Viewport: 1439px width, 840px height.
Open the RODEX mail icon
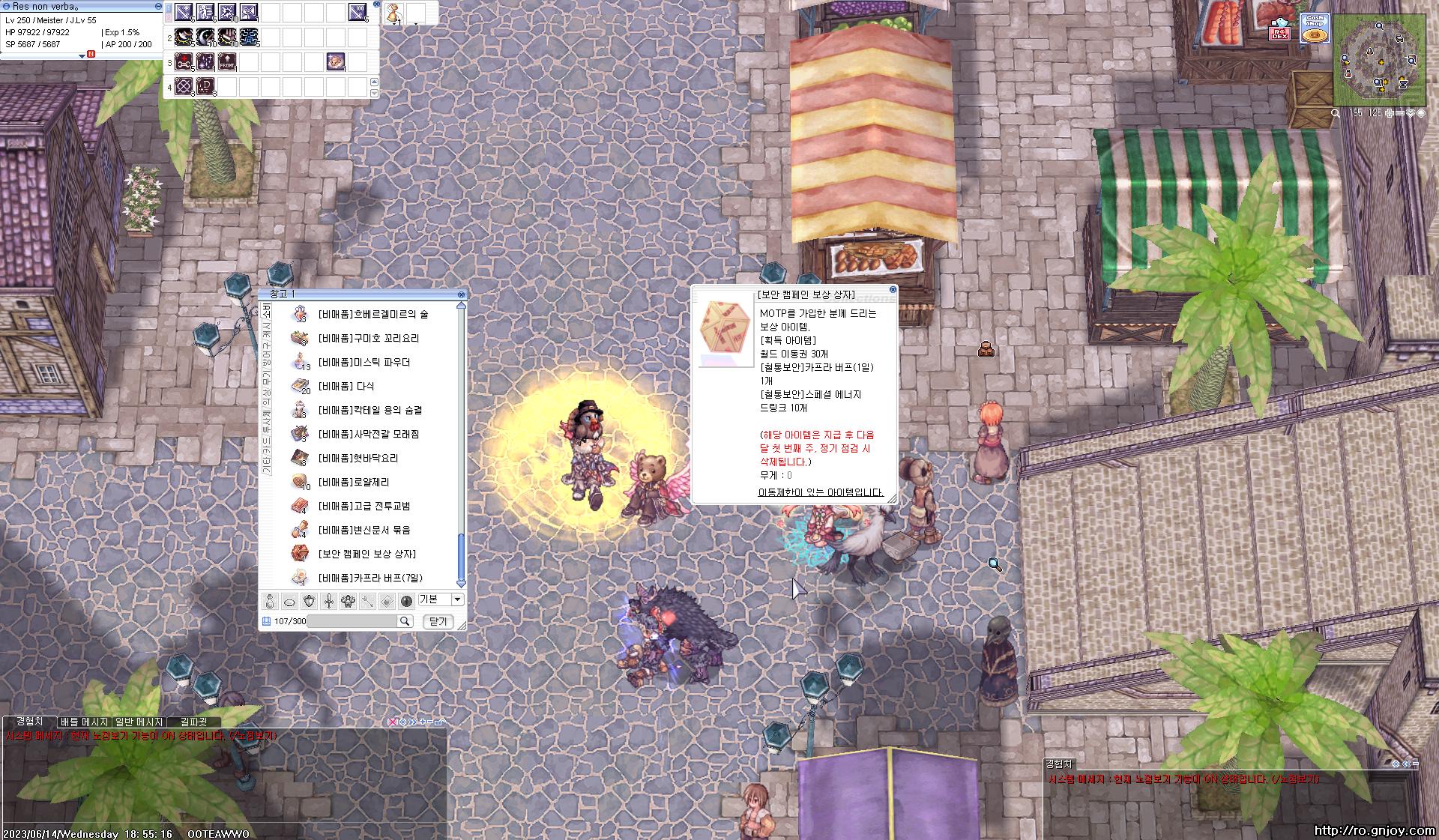(1279, 30)
